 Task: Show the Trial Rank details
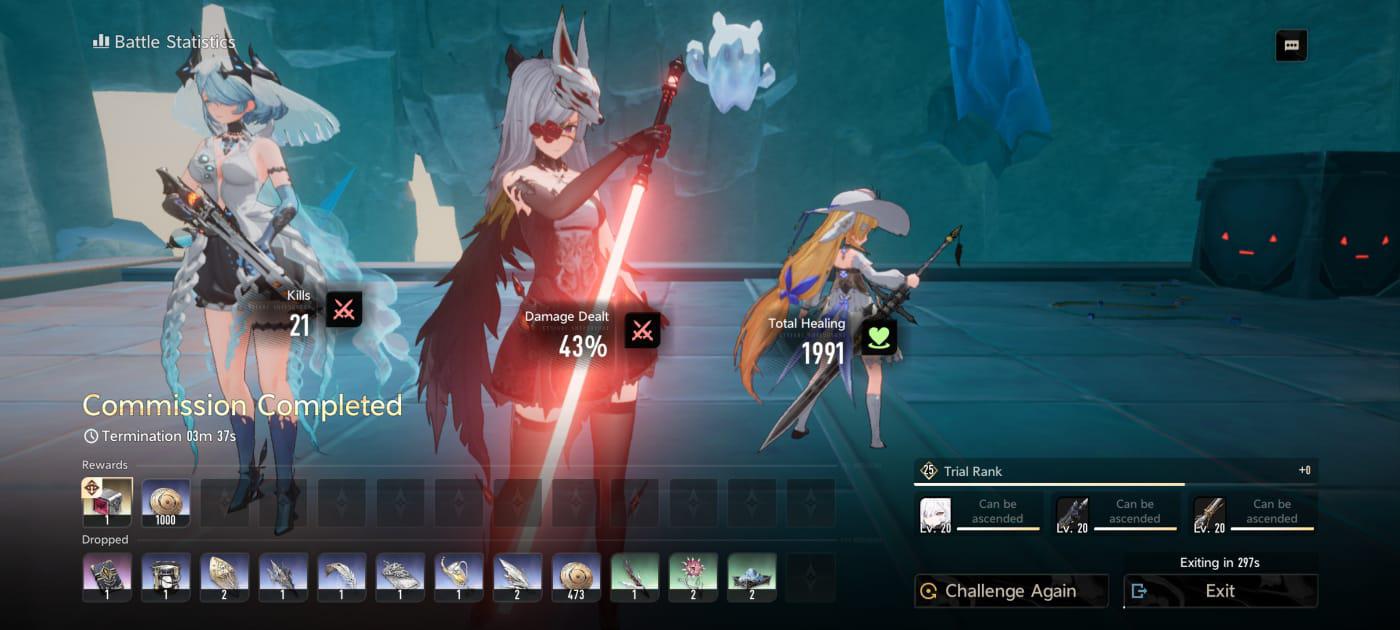1115,471
